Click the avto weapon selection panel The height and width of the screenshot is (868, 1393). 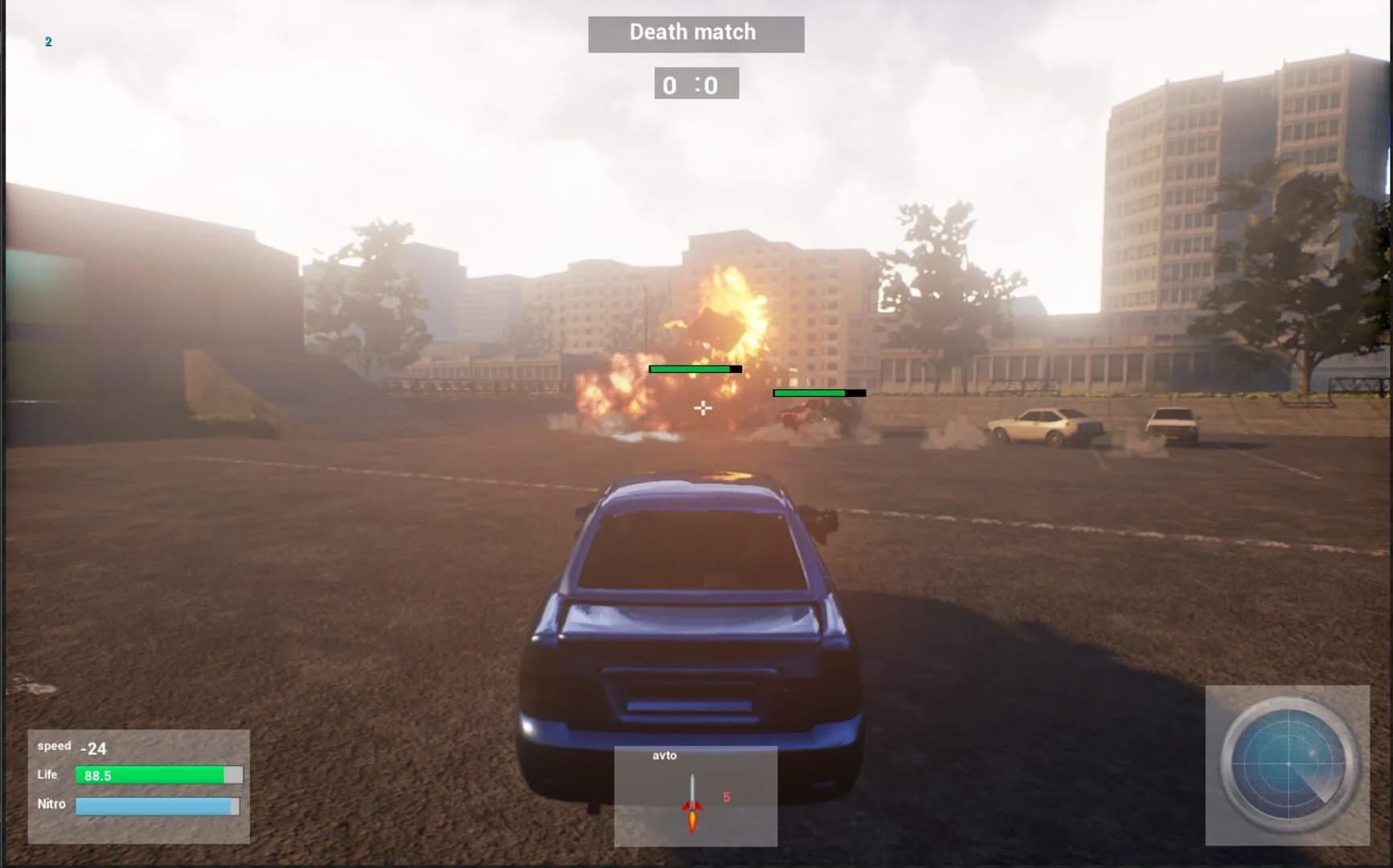(695, 796)
